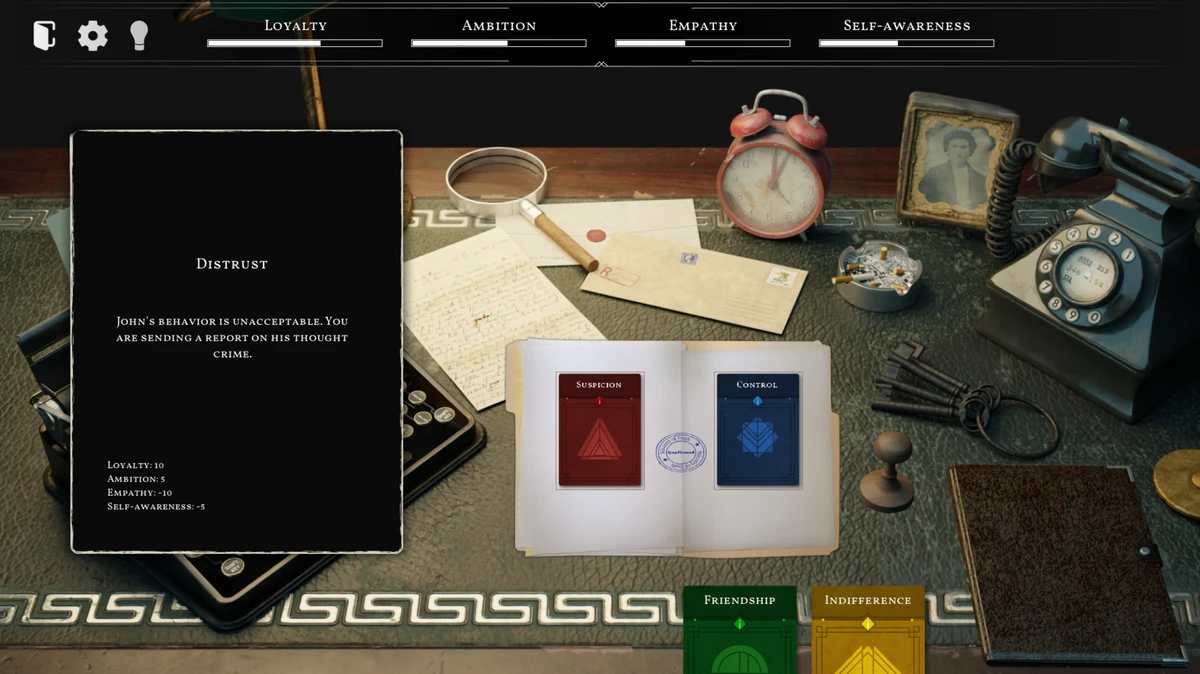Click the exit door icon
Image resolution: width=1200 pixels, height=674 pixels.
click(x=44, y=36)
